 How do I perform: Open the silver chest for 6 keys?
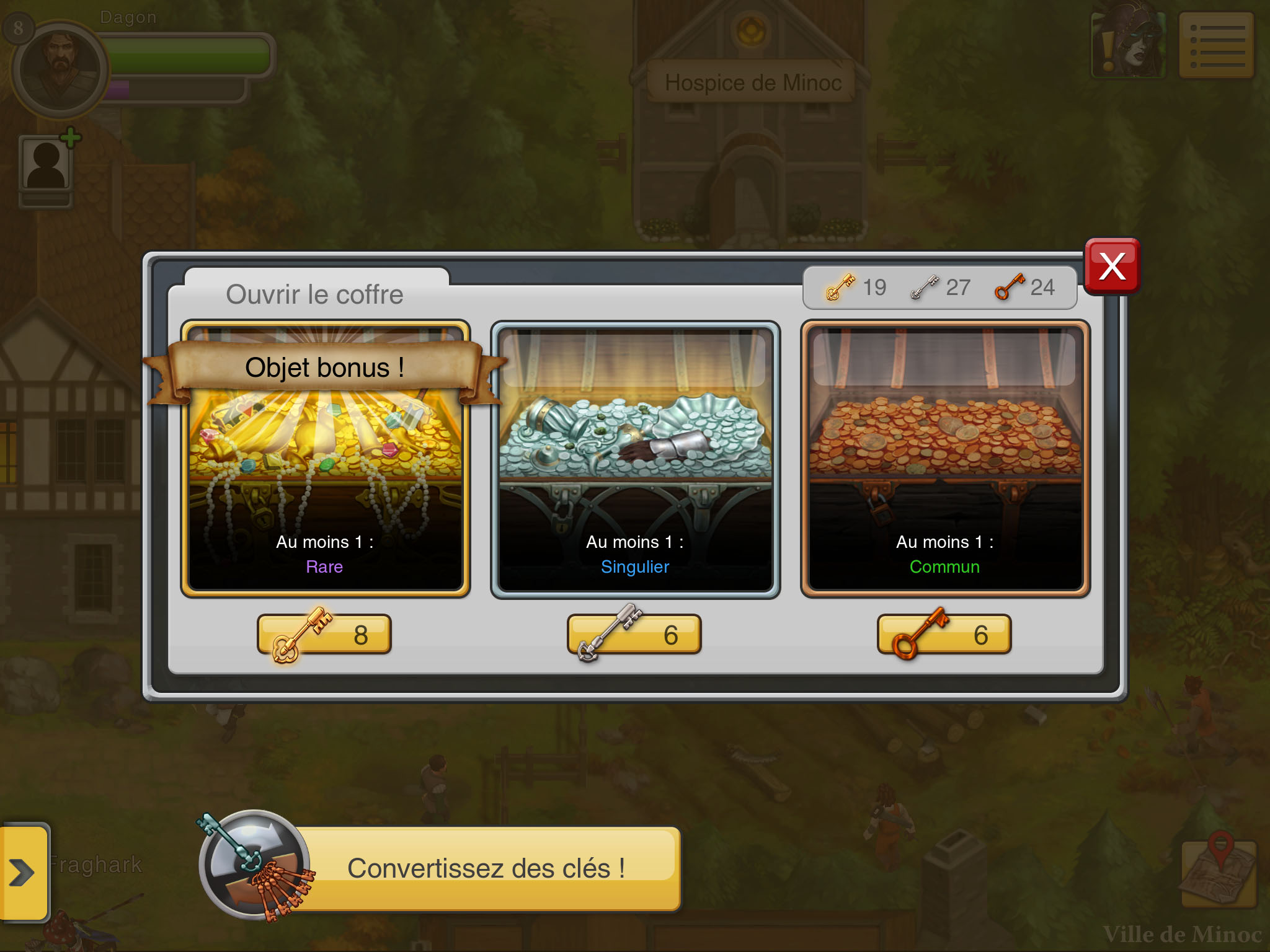[x=635, y=634]
